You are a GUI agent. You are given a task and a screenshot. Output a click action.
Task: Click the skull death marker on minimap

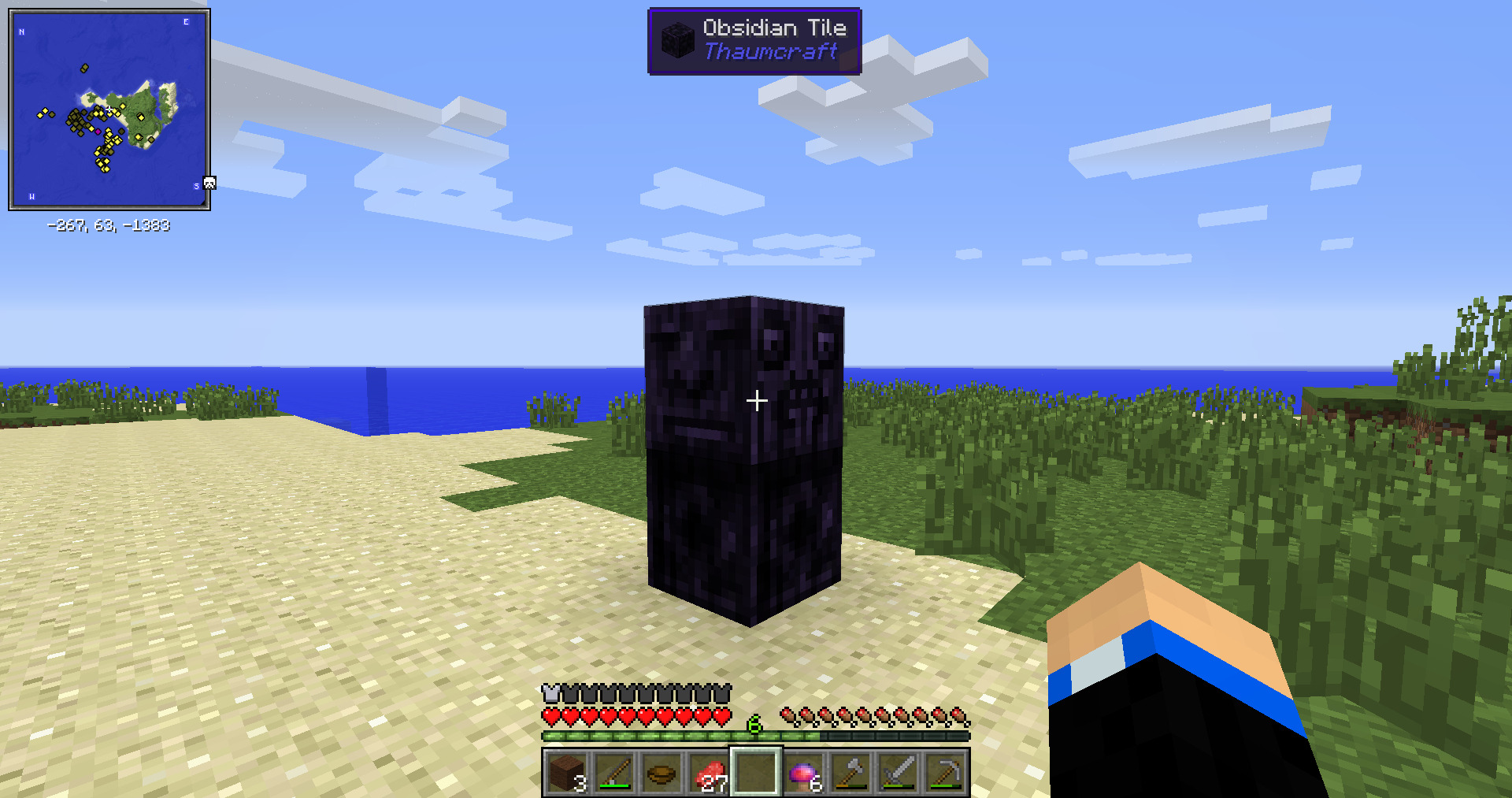pos(209,183)
